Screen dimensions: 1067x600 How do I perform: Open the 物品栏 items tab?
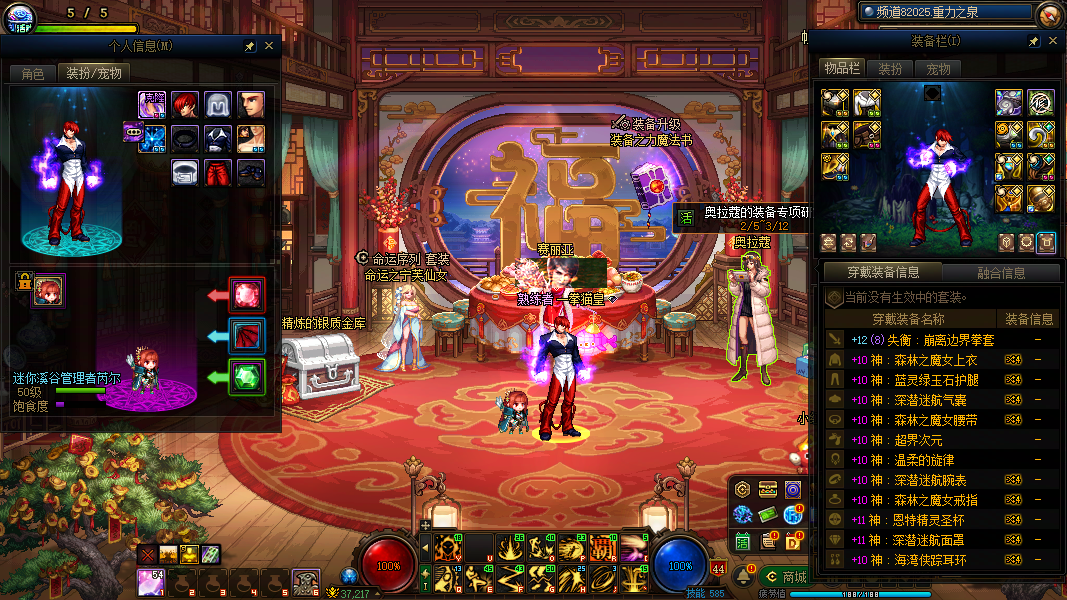[841, 68]
